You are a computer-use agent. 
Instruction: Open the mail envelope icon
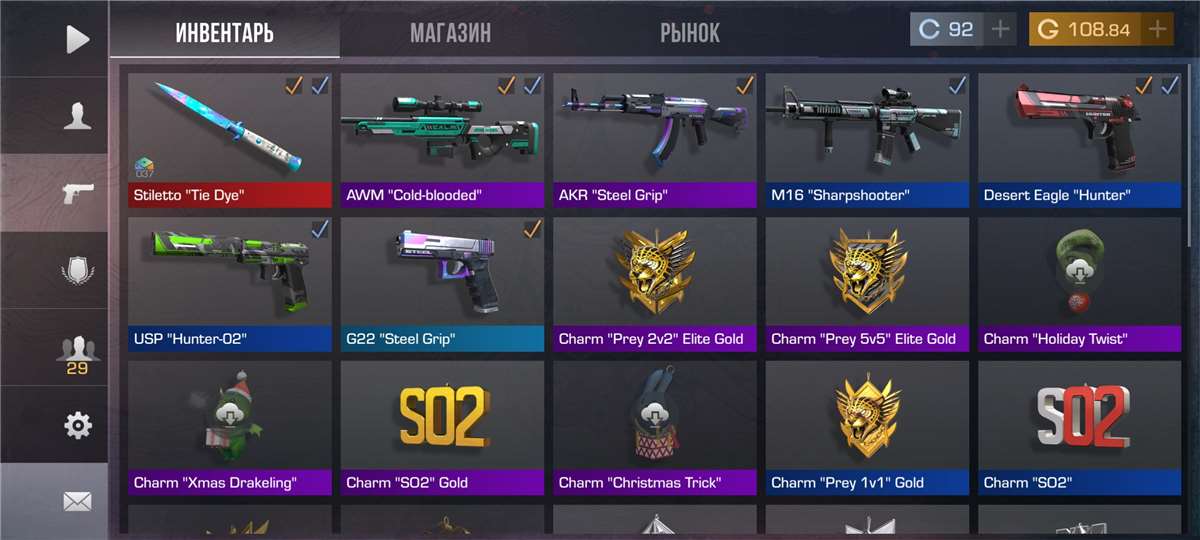pos(76,501)
